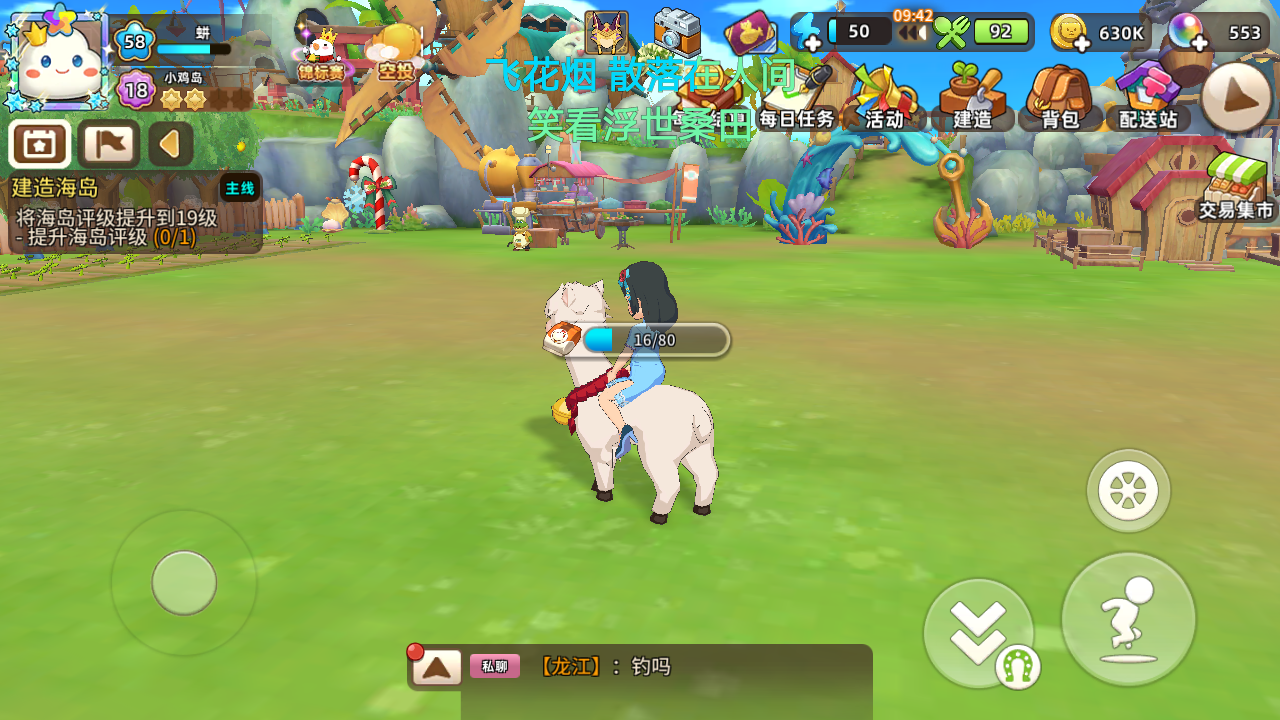
Task: Select the 主线 main quest tag
Action: click(238, 186)
